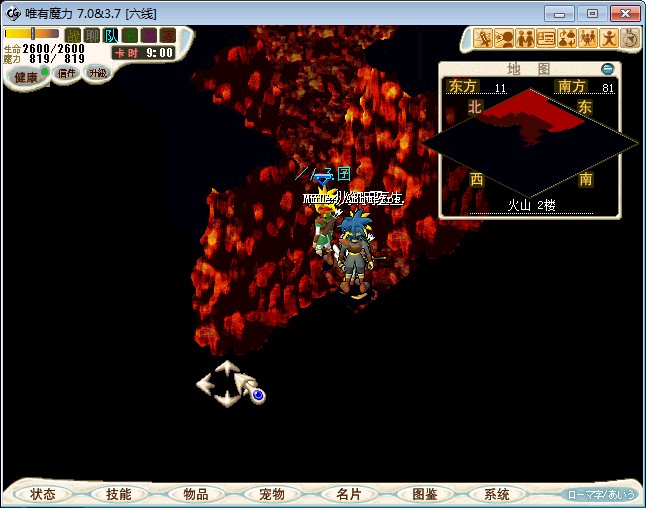Open the 技能 skills menu
This screenshot has width=646, height=508.
point(118,494)
